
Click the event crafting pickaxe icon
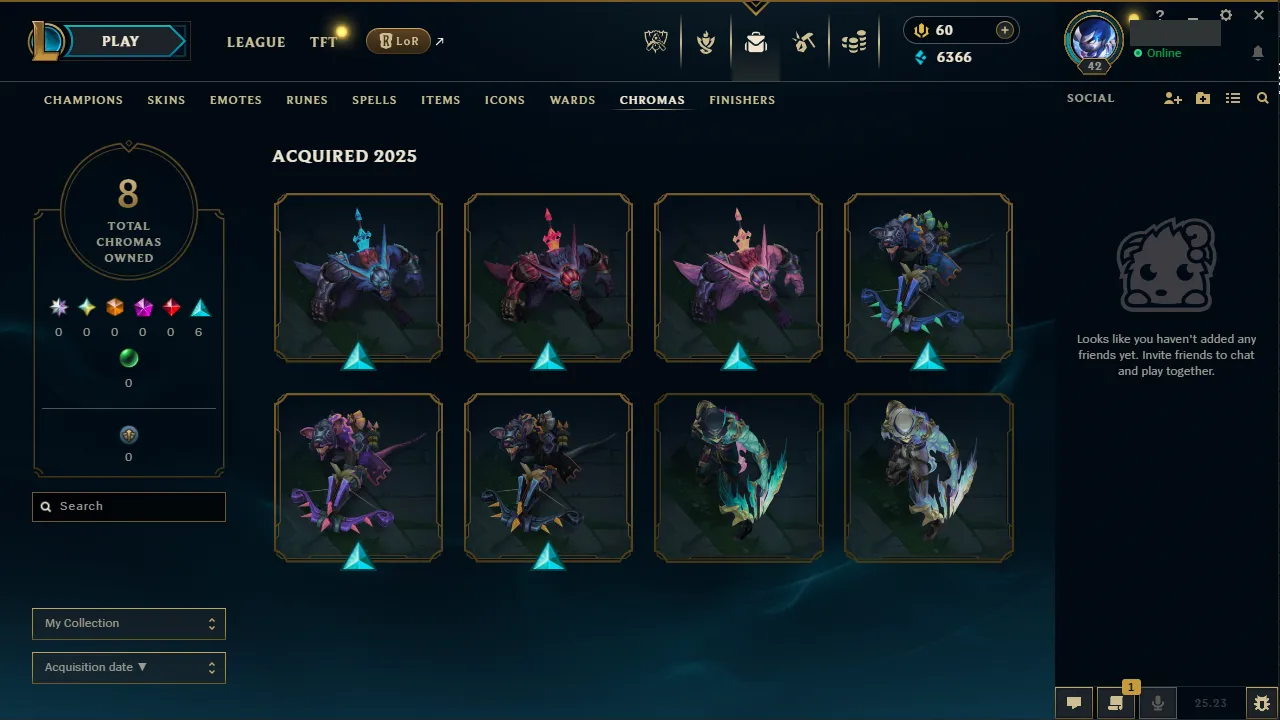(805, 42)
